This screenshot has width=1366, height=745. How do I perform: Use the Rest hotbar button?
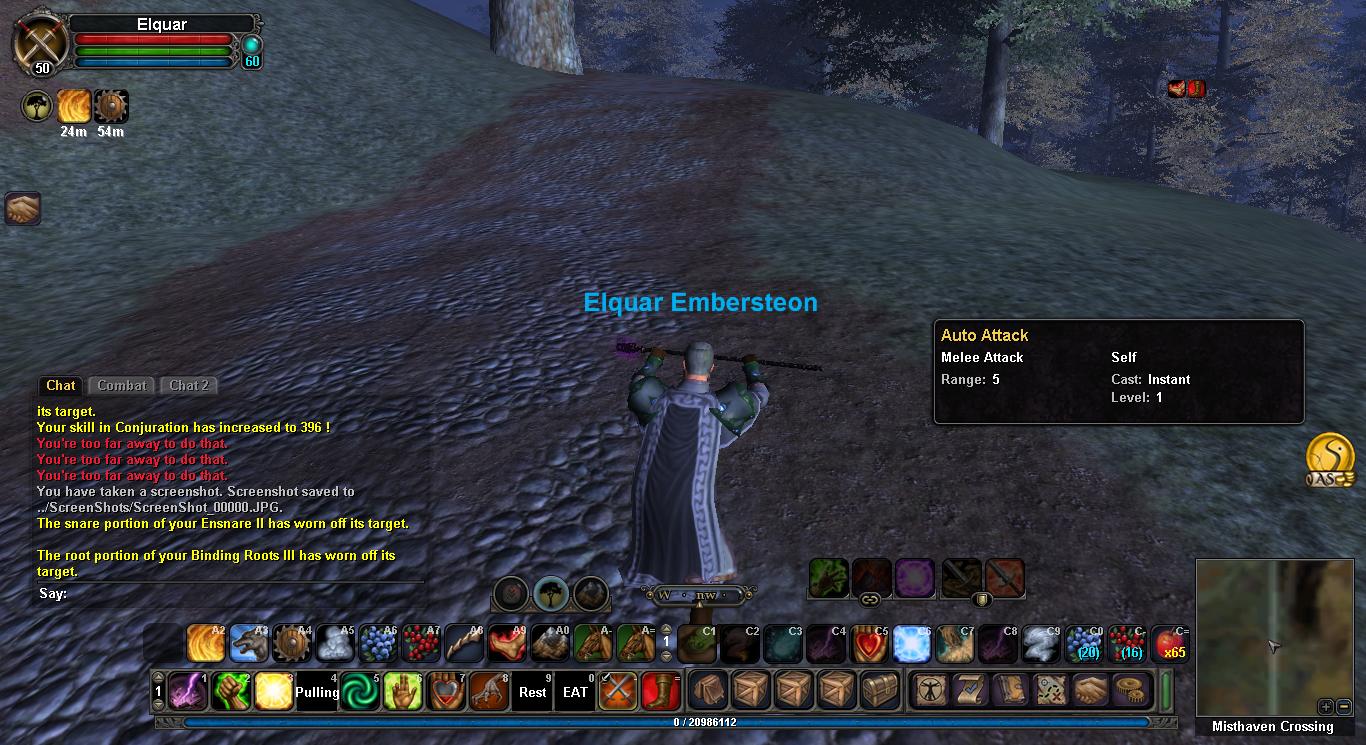(532, 691)
